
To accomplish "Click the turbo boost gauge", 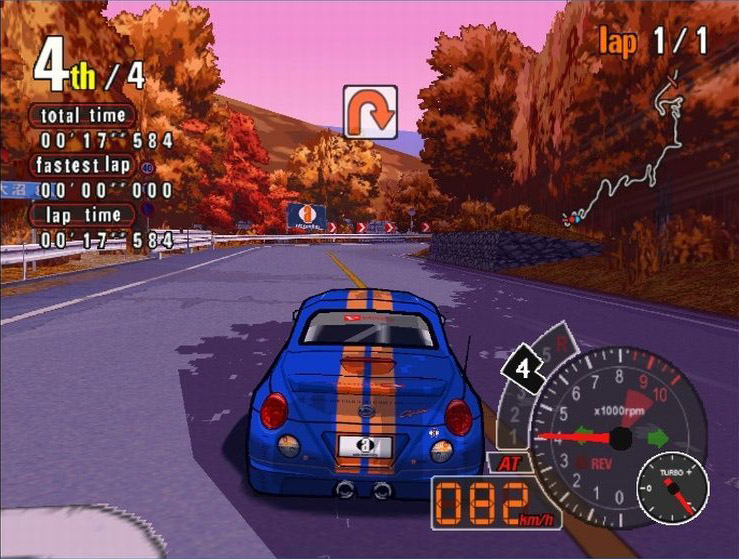I will pos(672,487).
